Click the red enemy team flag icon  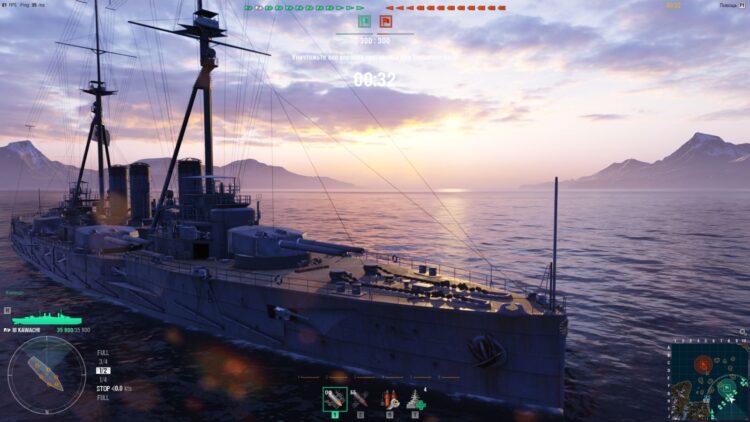pyautogui.click(x=385, y=20)
